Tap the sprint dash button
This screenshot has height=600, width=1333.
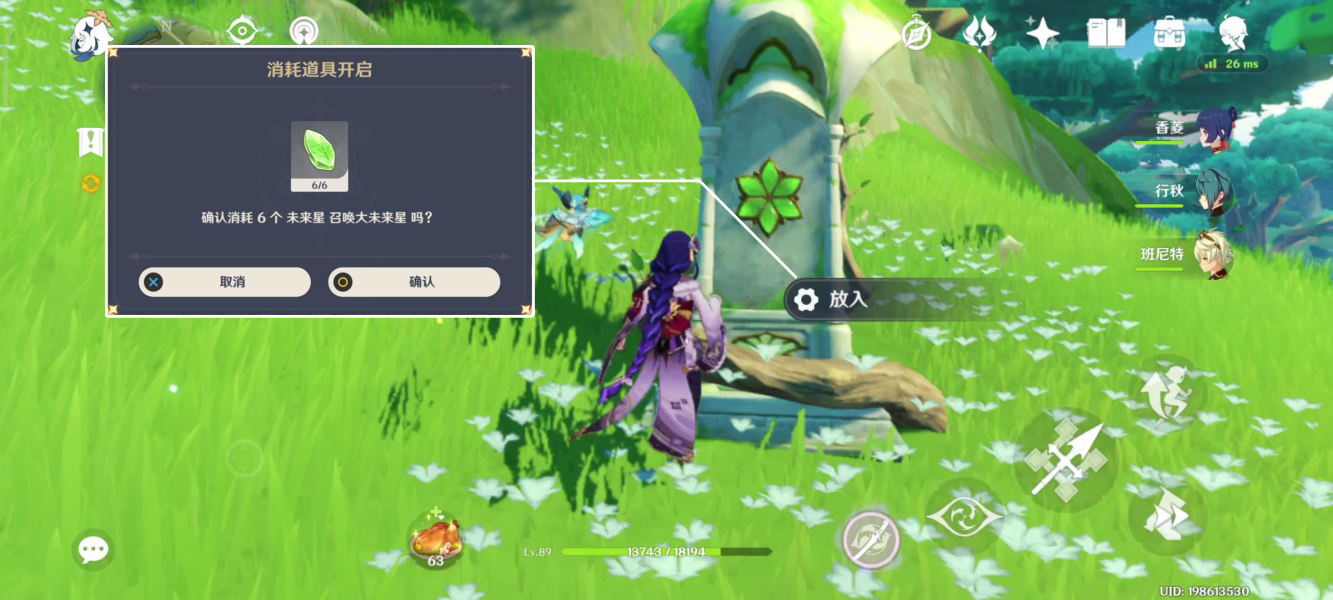[x=1167, y=517]
